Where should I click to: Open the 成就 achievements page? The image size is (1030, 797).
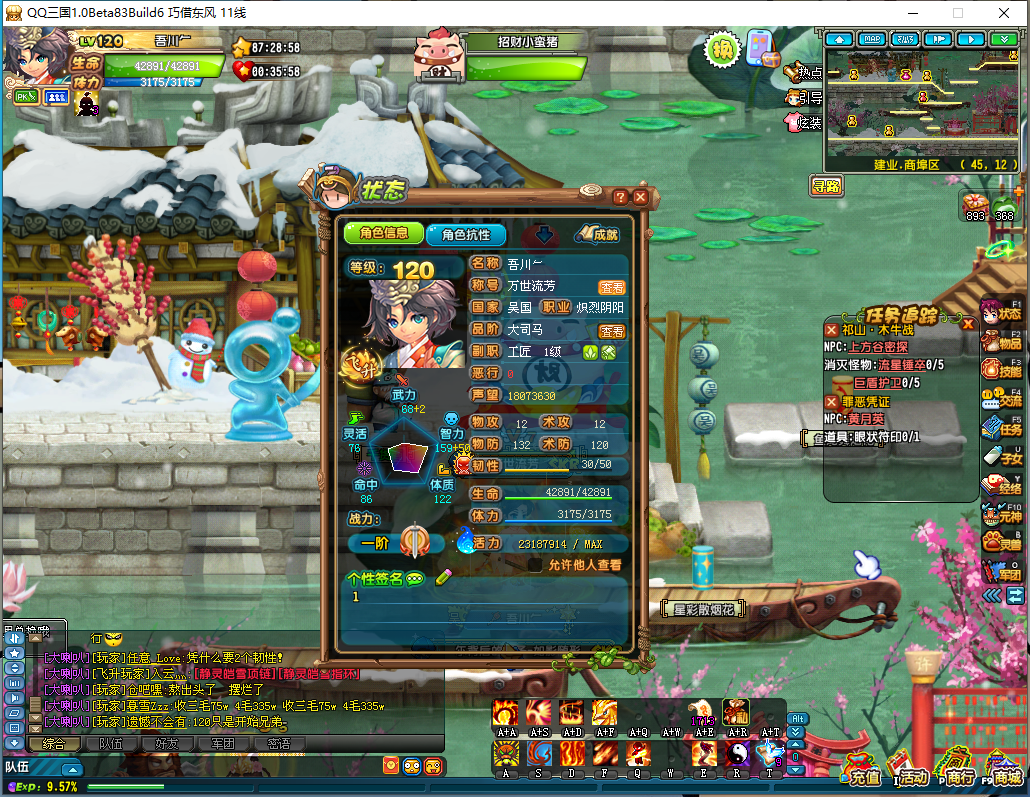[x=598, y=235]
